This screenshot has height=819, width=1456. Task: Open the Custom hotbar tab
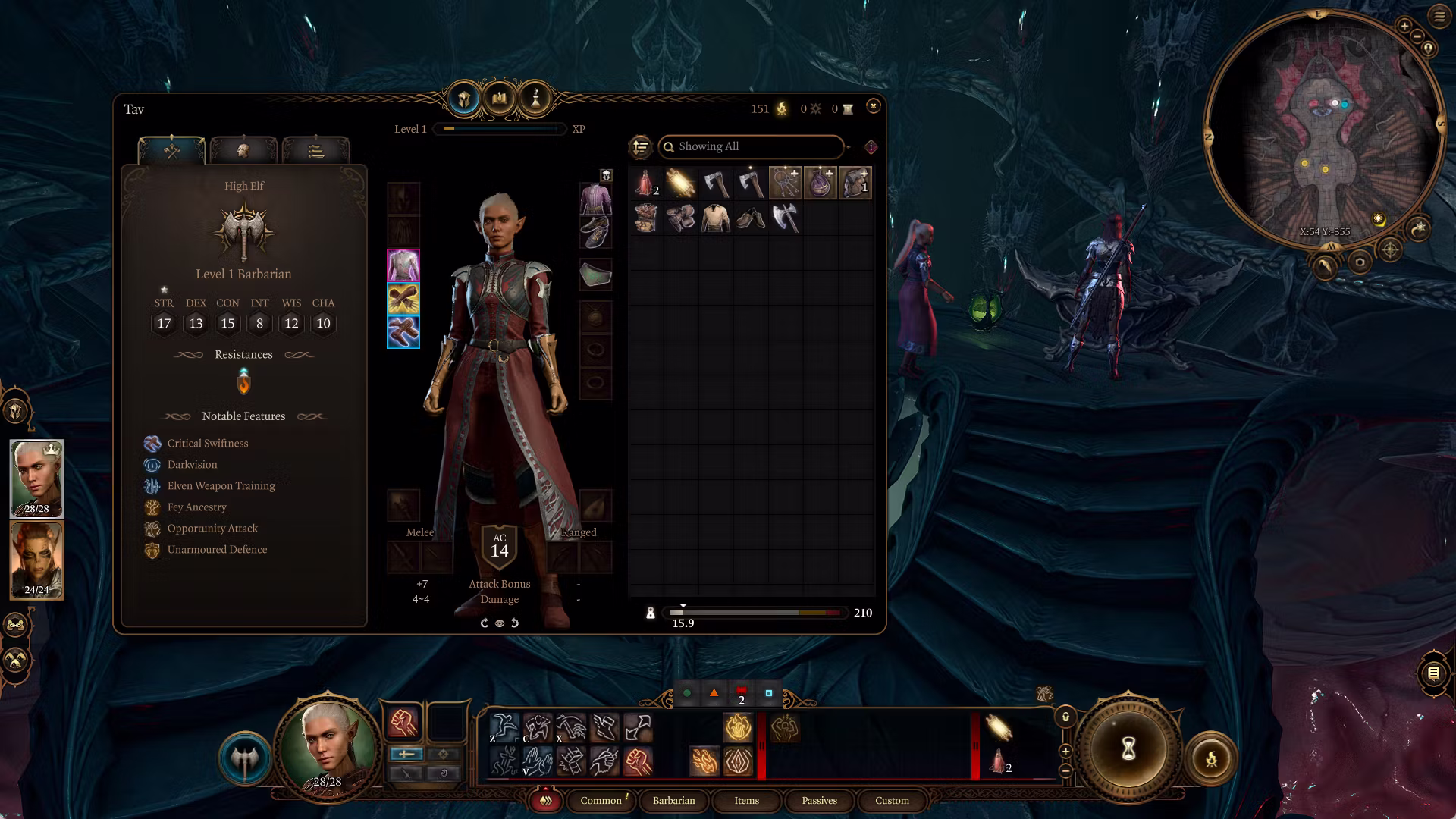[892, 801]
